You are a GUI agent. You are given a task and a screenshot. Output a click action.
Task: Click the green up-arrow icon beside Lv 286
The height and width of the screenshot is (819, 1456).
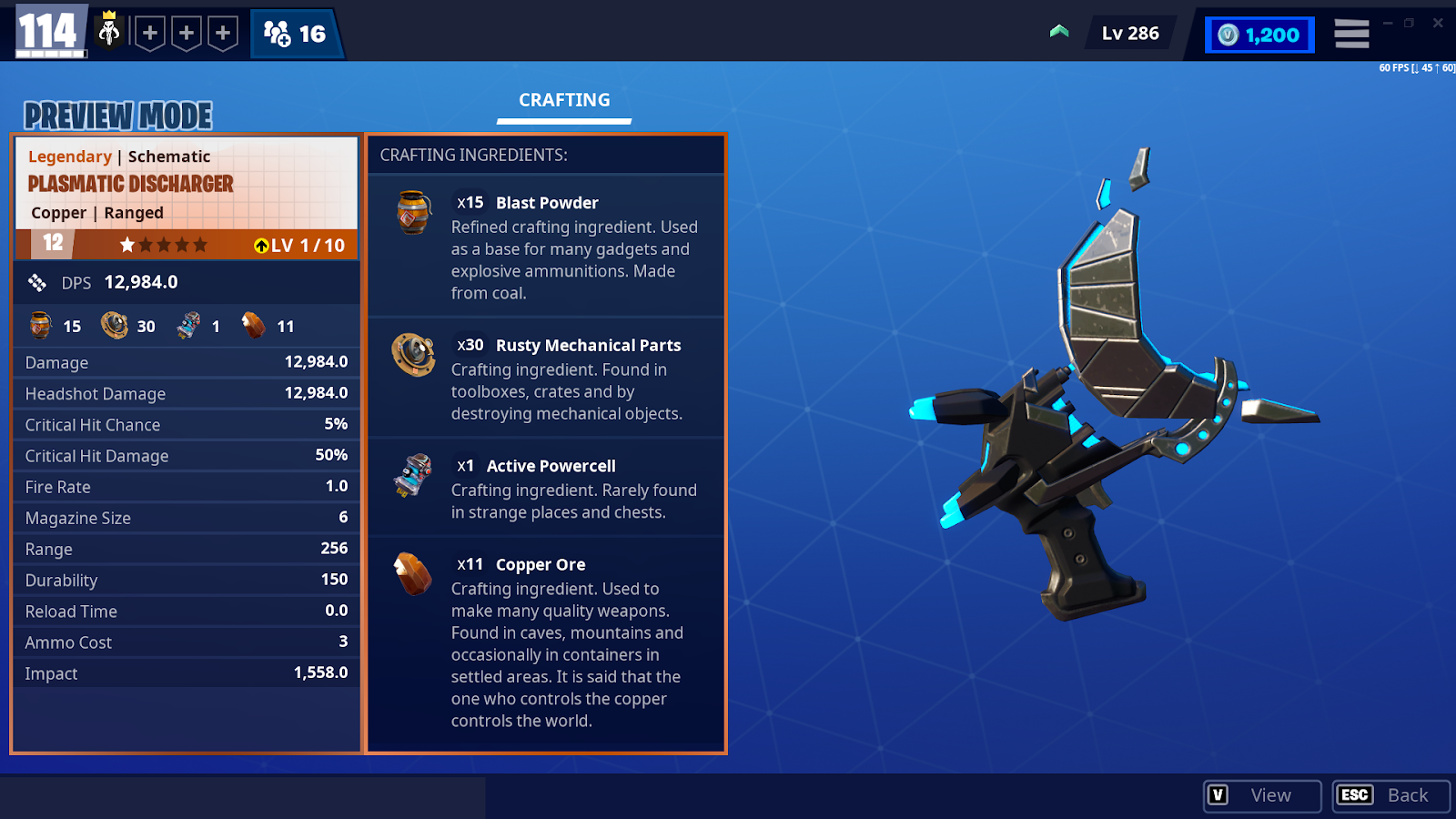click(1059, 32)
